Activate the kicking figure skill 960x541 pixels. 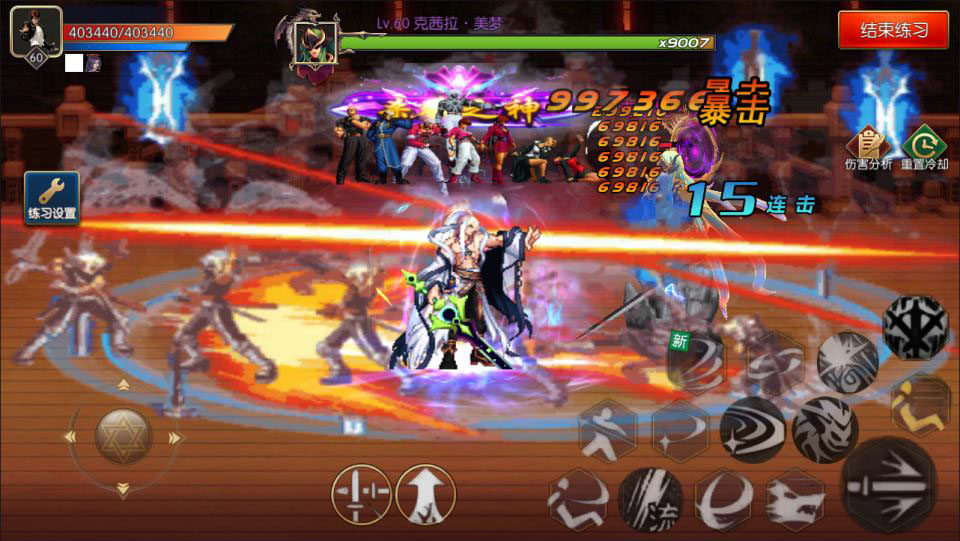(608, 431)
